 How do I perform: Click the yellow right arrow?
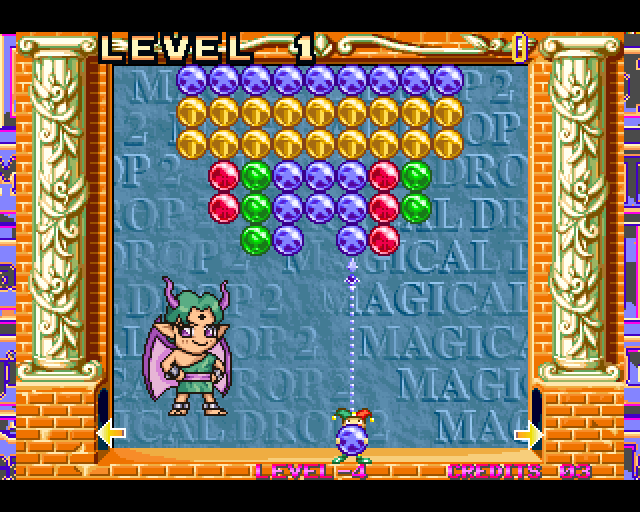click(528, 433)
